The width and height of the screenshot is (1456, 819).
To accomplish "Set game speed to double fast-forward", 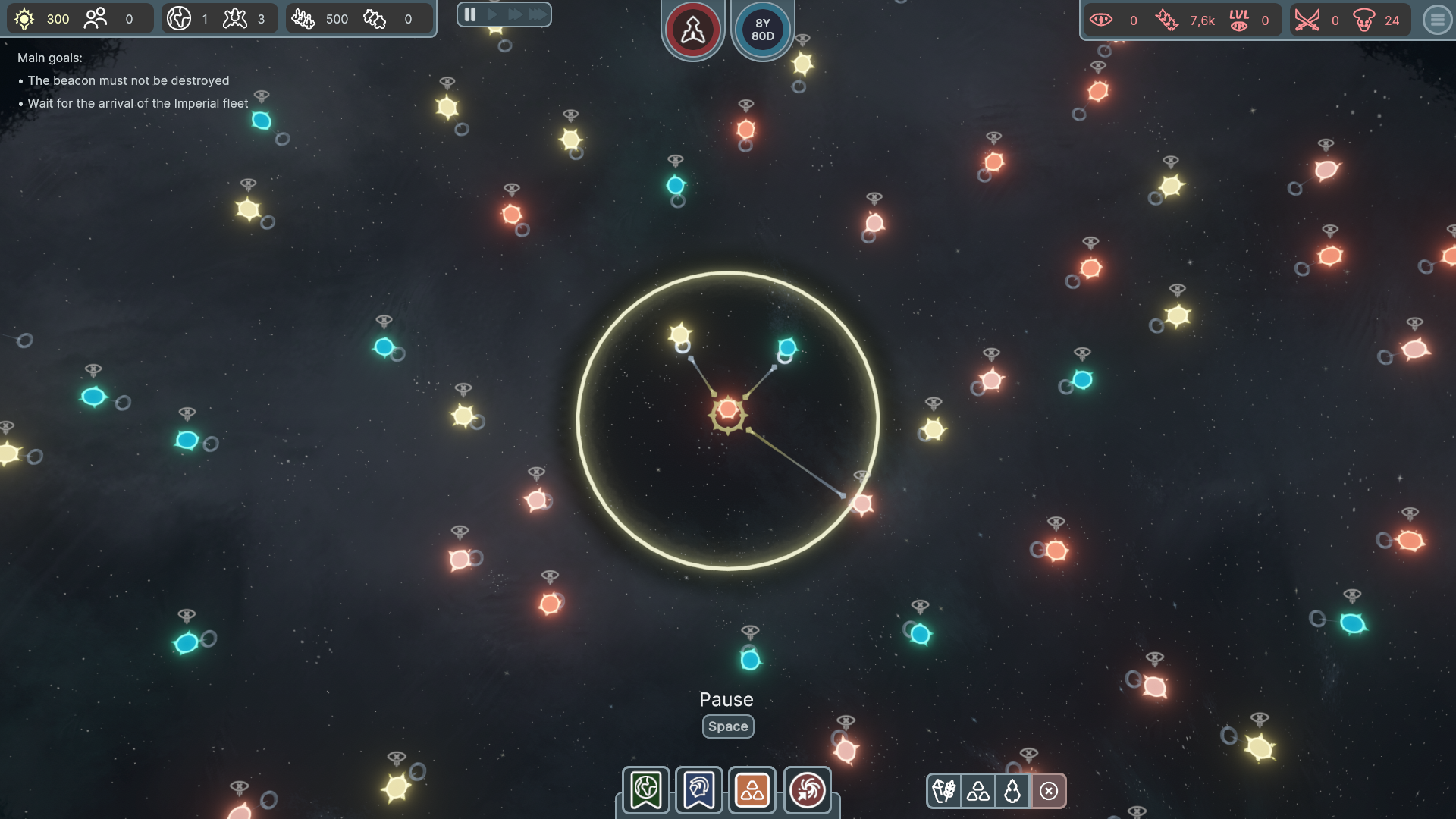I will (x=515, y=14).
